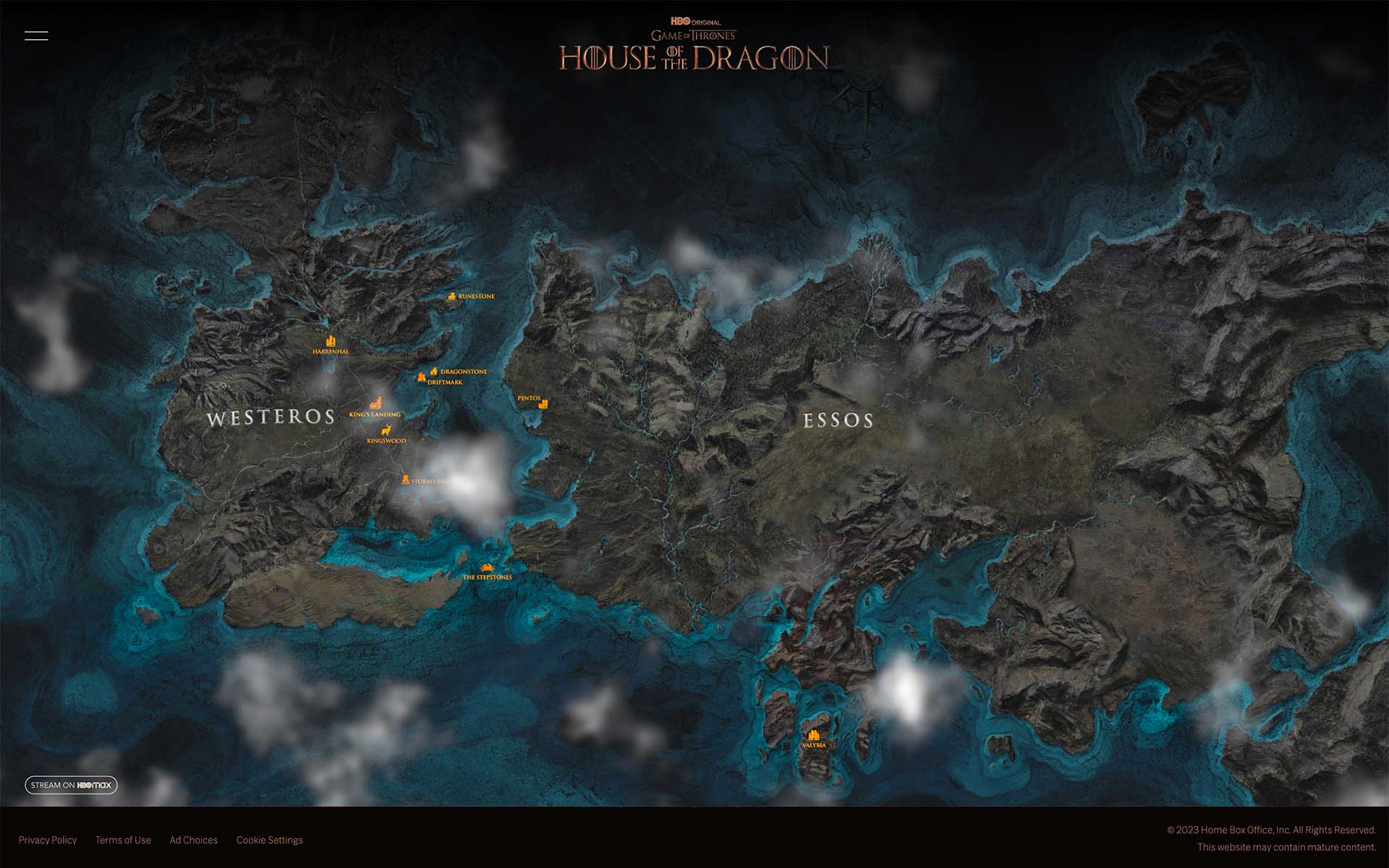Open the Terms of Use link
Screen dimensions: 1389x868
click(123, 840)
